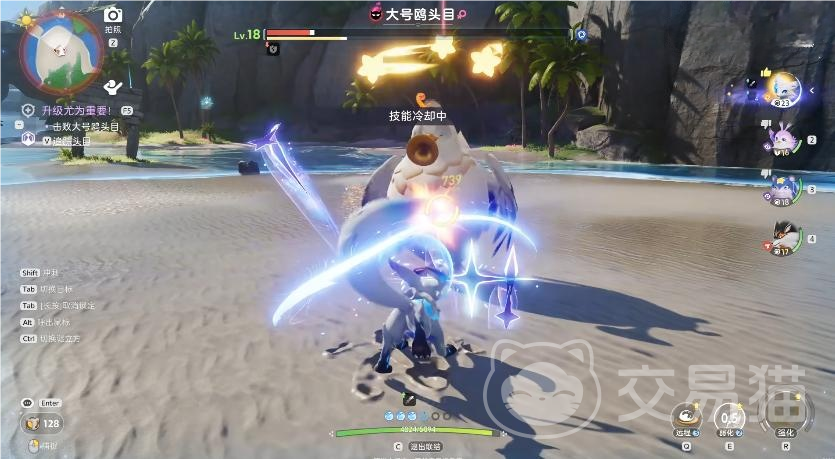Switch to the purple rabbit party pet
The height and width of the screenshot is (459, 835).
[780, 137]
